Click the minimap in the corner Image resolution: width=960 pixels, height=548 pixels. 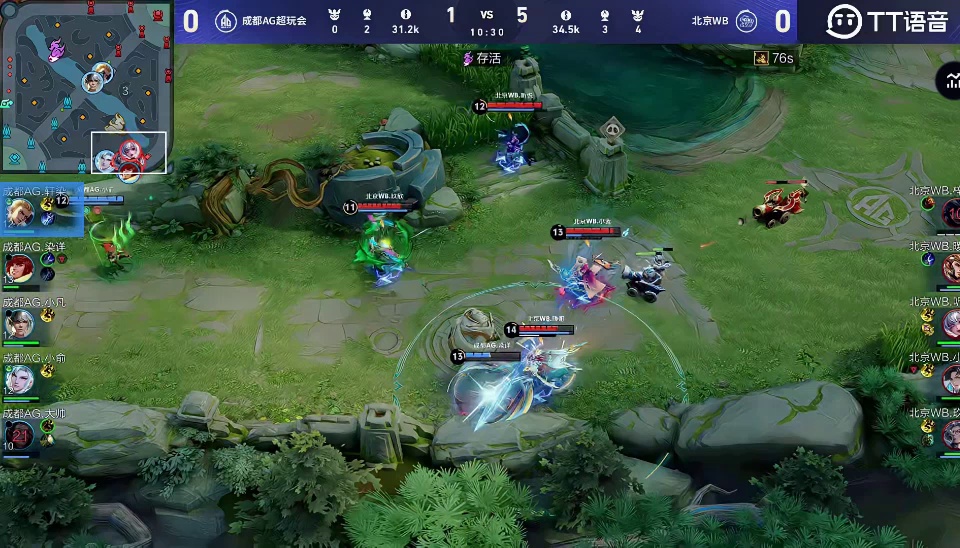click(x=86, y=86)
